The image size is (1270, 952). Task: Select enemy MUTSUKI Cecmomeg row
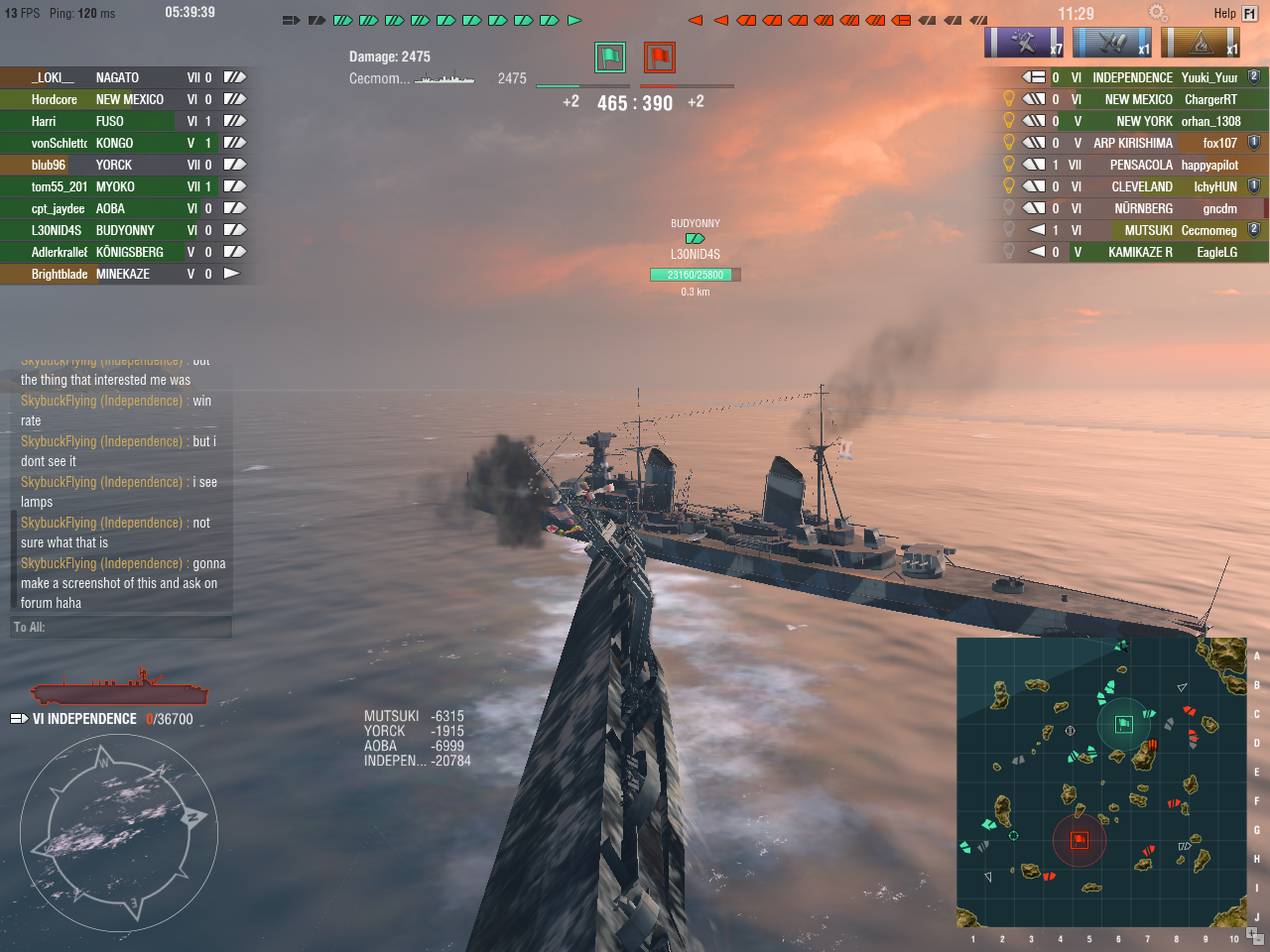point(1141,230)
